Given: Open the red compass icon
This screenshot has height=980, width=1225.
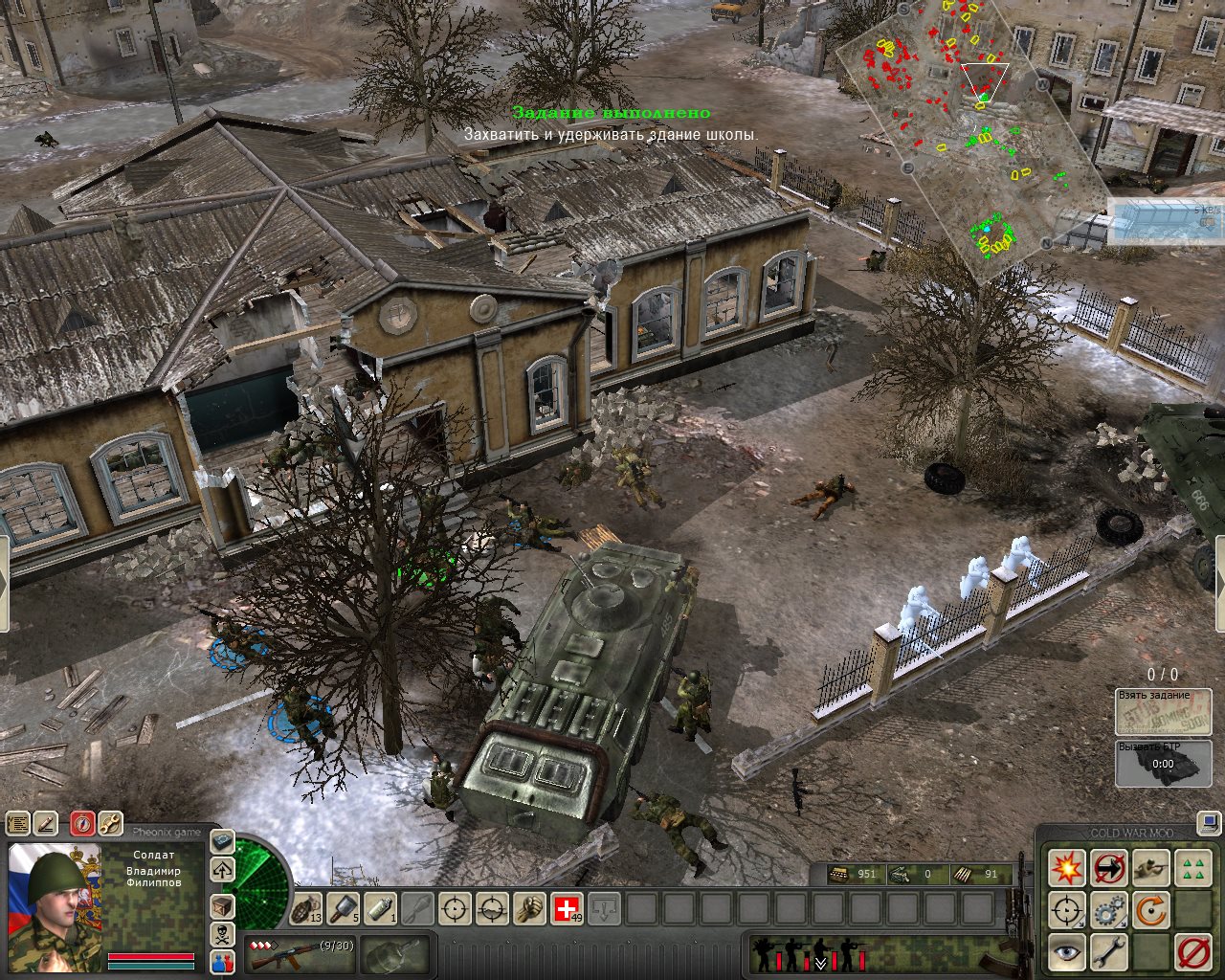Looking at the screenshot, I should coord(82,823).
